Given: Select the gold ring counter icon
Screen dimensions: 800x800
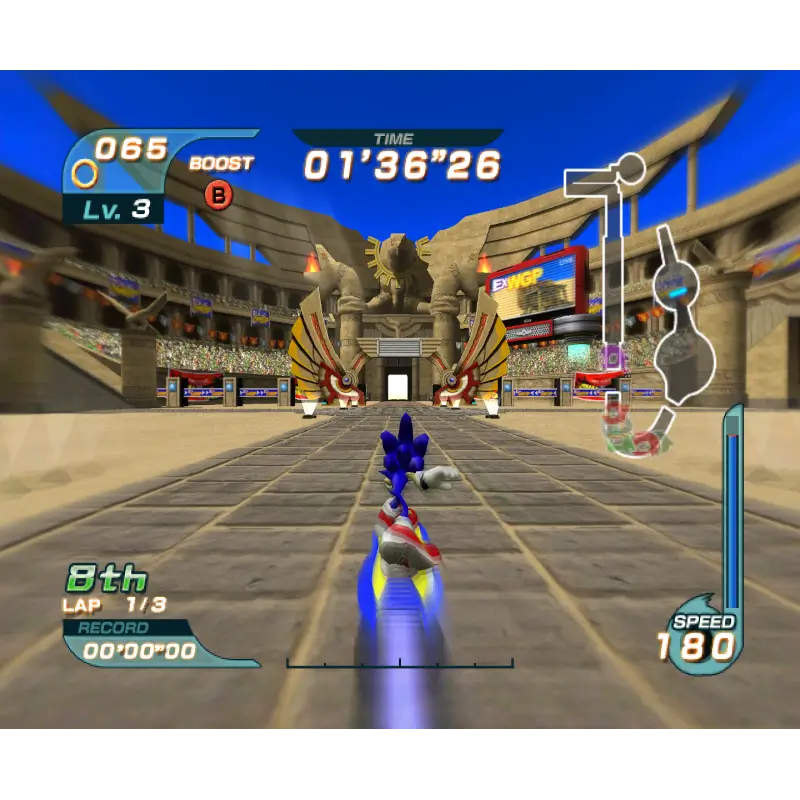Looking at the screenshot, I should click(86, 173).
